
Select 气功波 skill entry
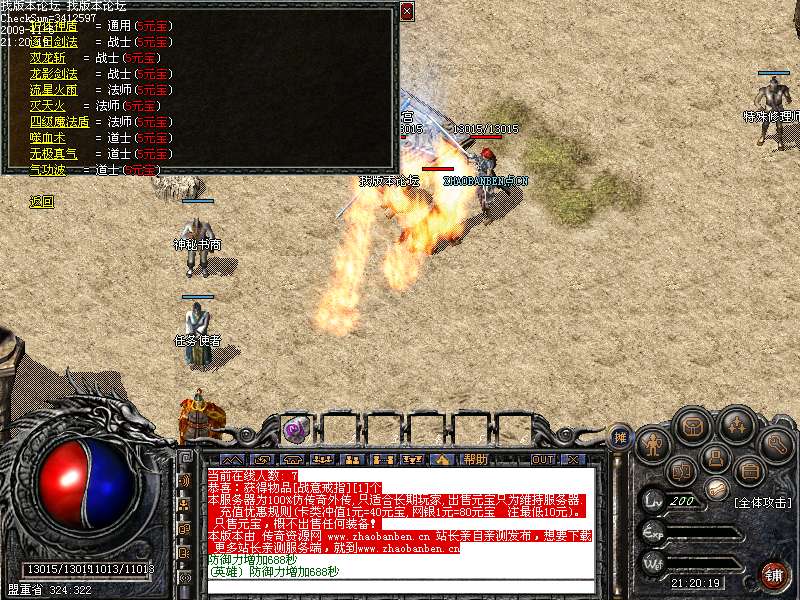(x=47, y=170)
